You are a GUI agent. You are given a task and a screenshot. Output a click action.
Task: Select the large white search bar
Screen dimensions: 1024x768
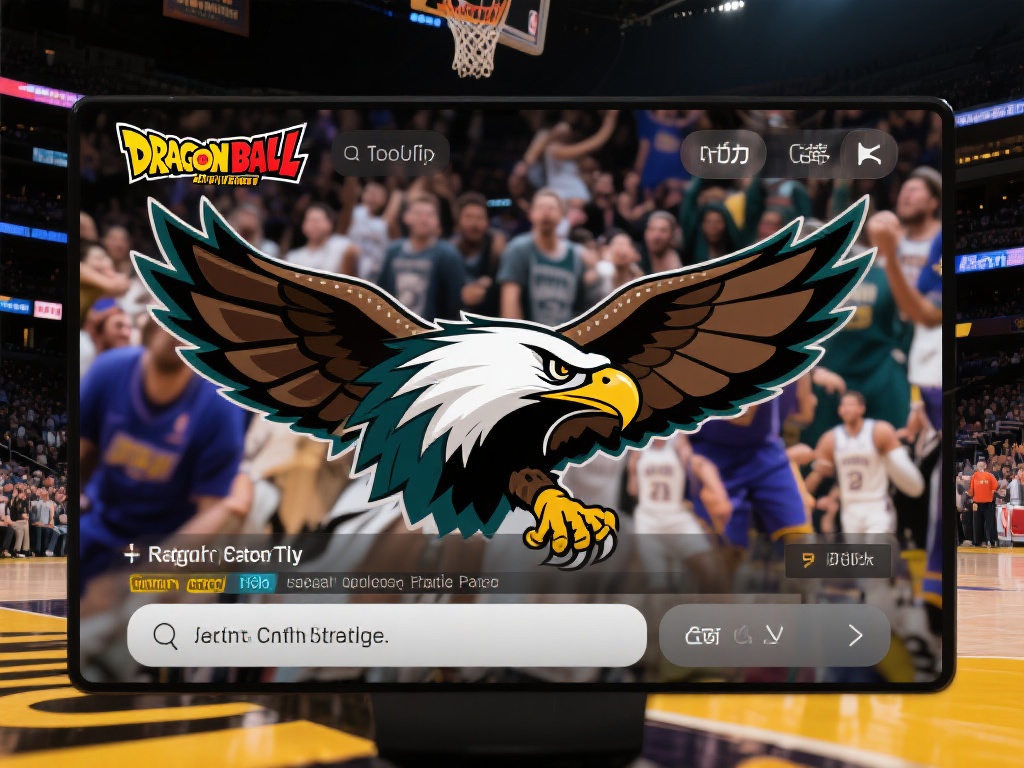click(x=387, y=635)
